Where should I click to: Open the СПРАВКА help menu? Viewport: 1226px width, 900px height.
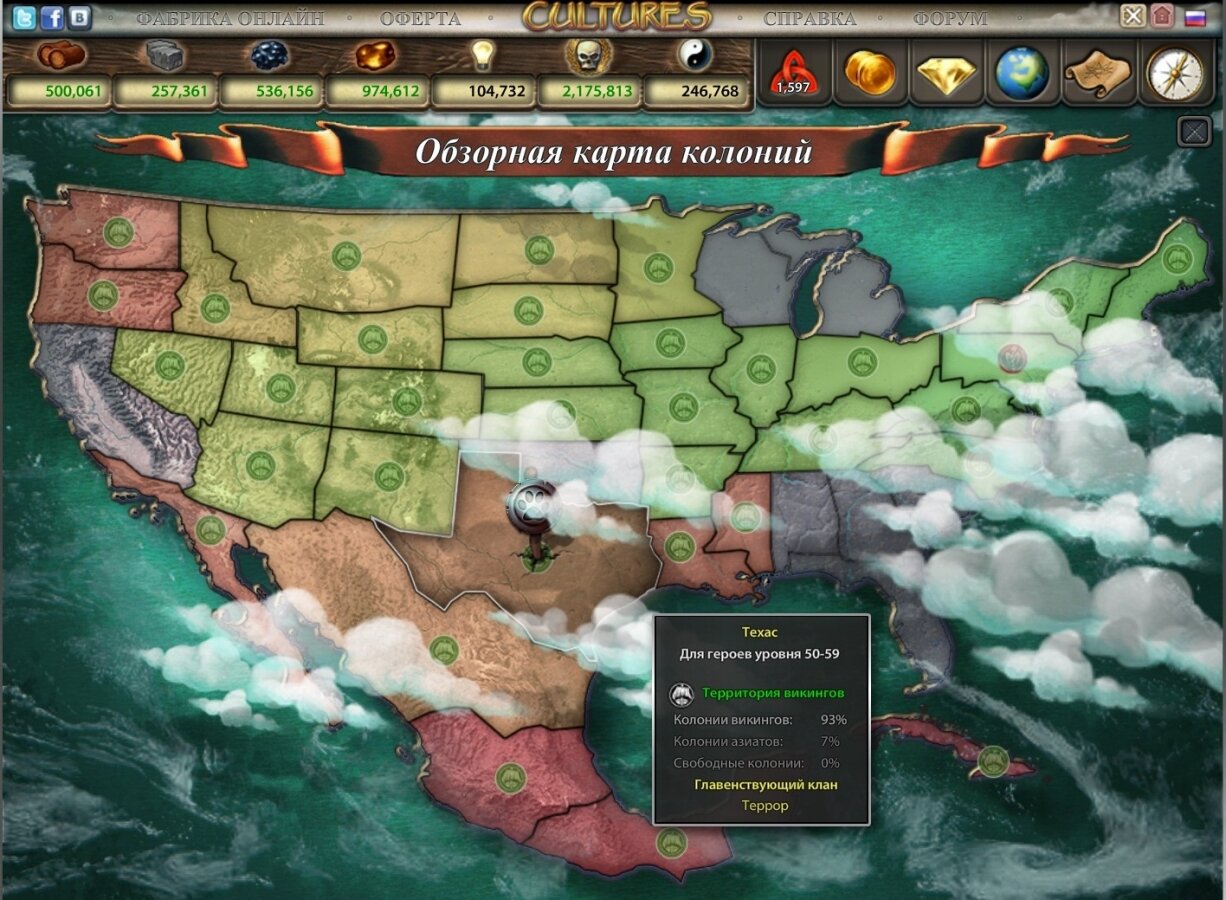809,18
